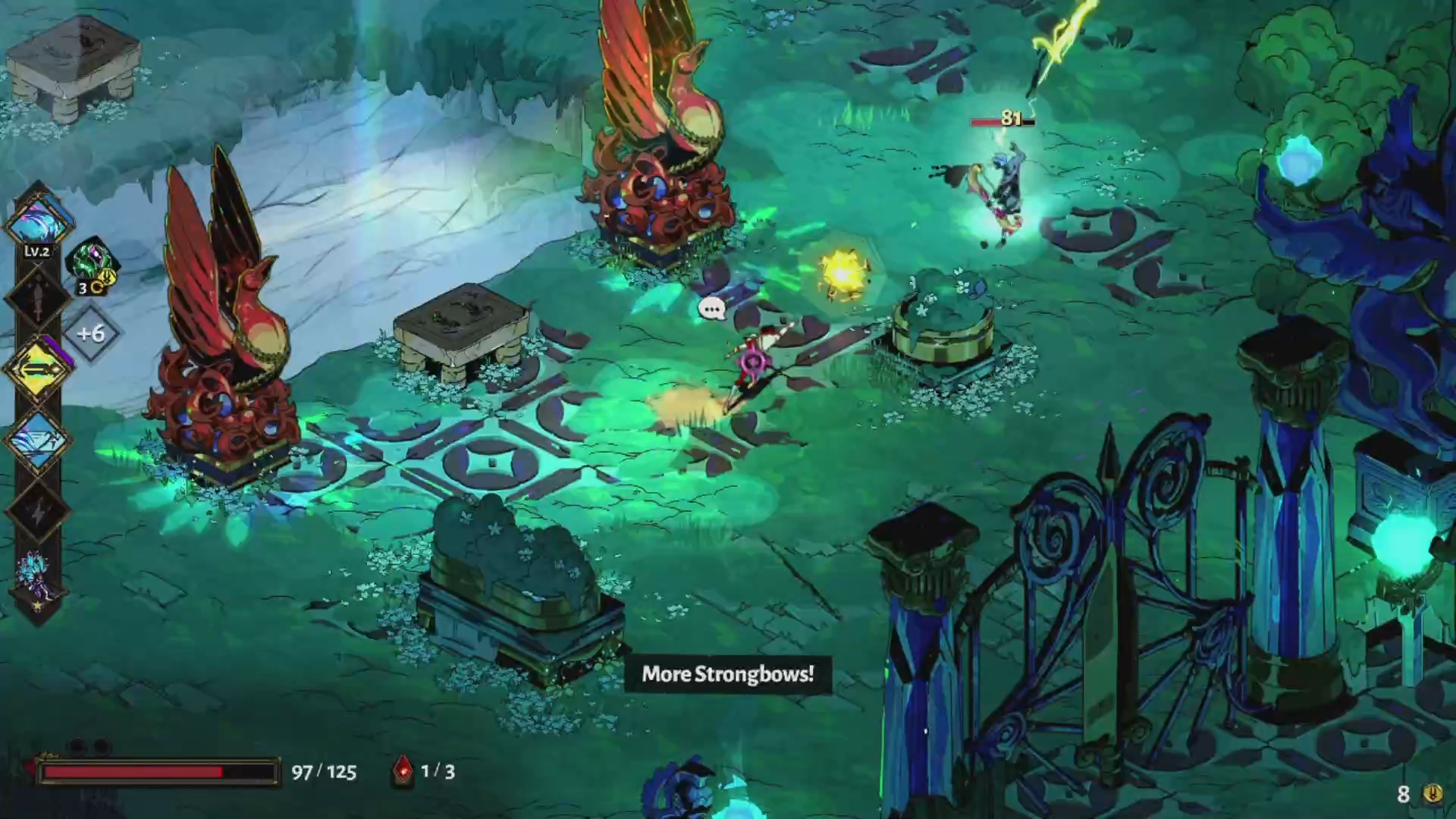Click the red bloodstone cast ammo icon
Viewport: 1456px width, 819px height.
(x=403, y=772)
